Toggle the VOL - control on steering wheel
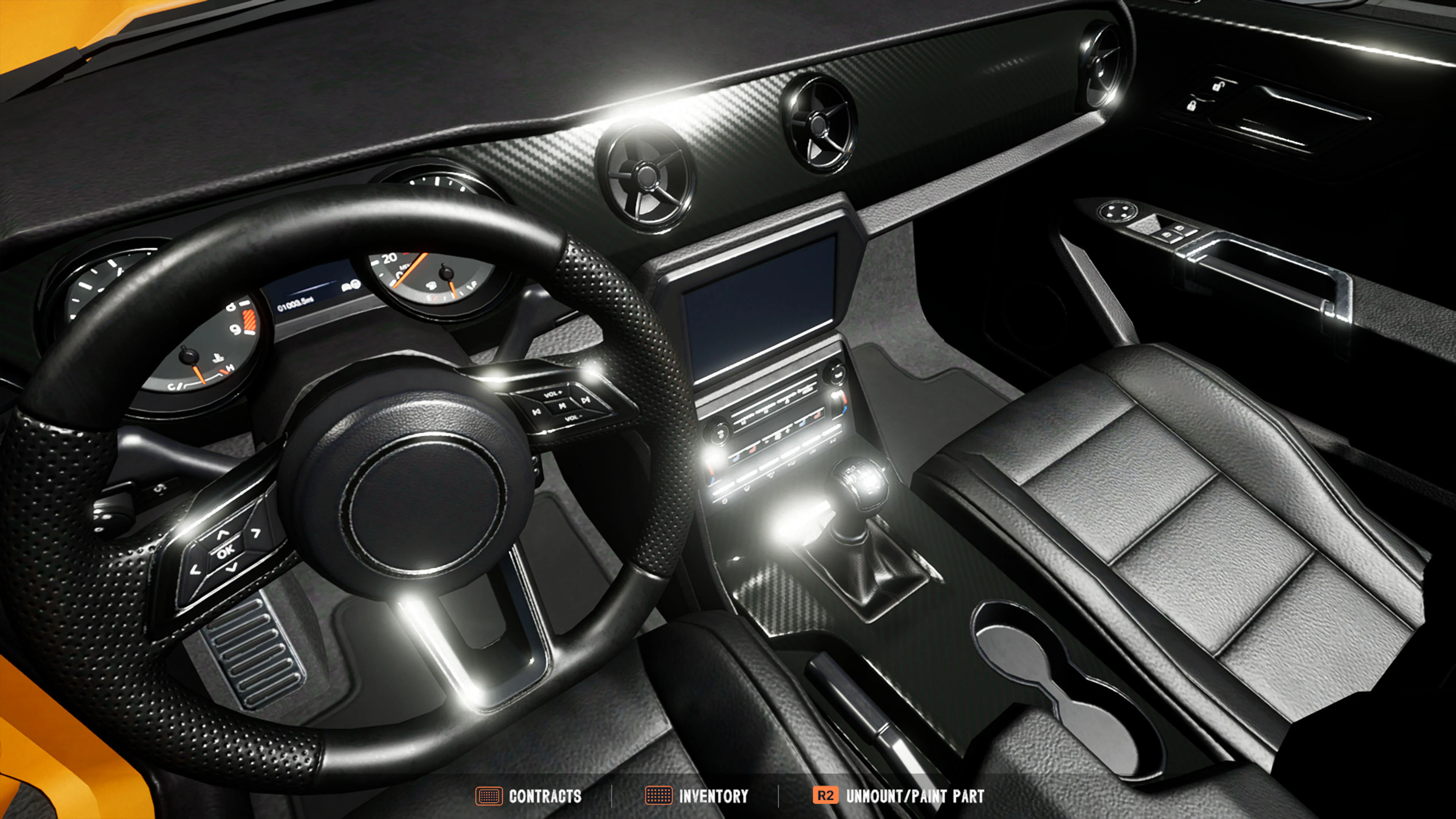 point(574,418)
